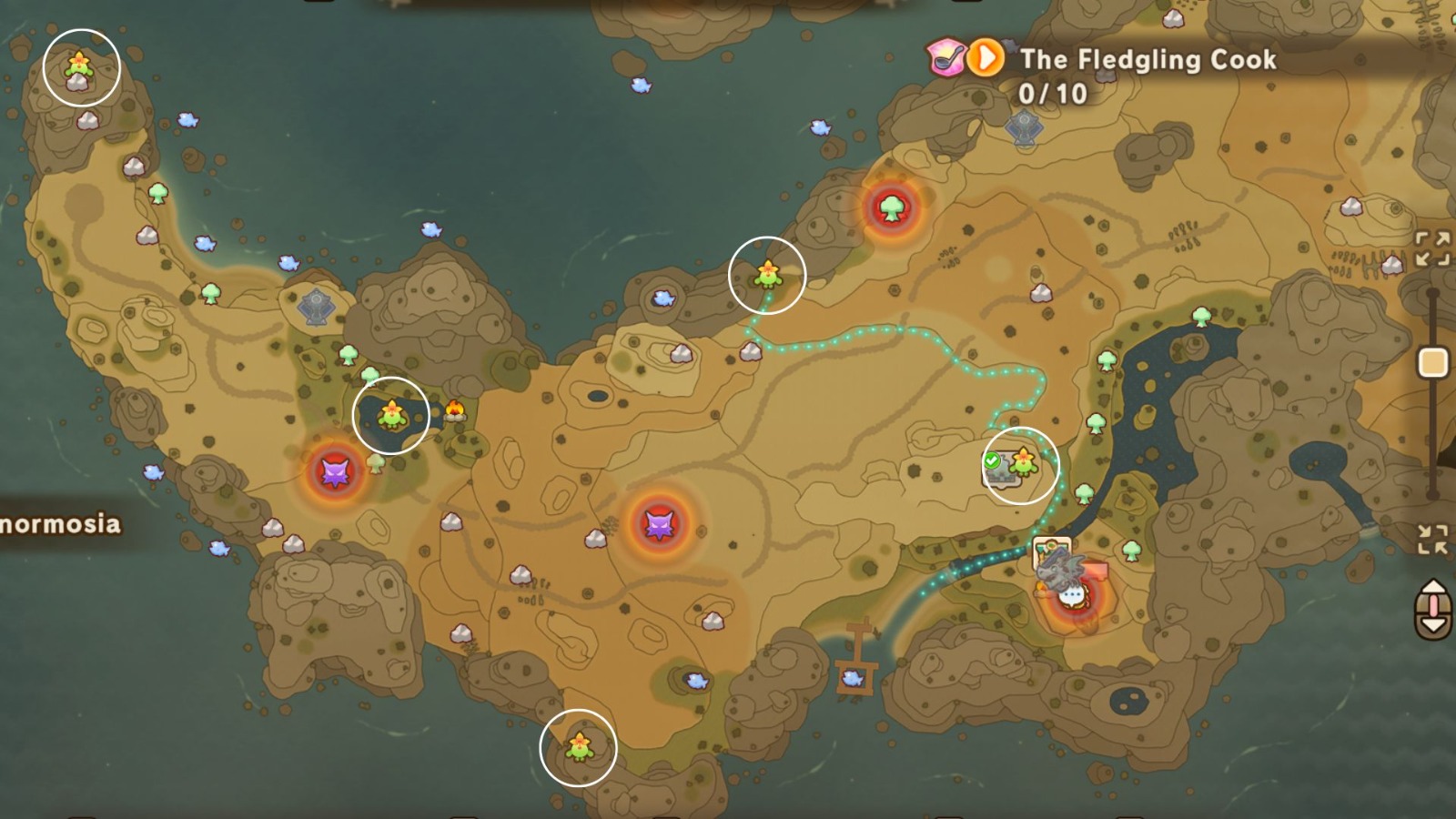1456x819 pixels.
Task: Select the normosia region label
Action: click(x=60, y=521)
